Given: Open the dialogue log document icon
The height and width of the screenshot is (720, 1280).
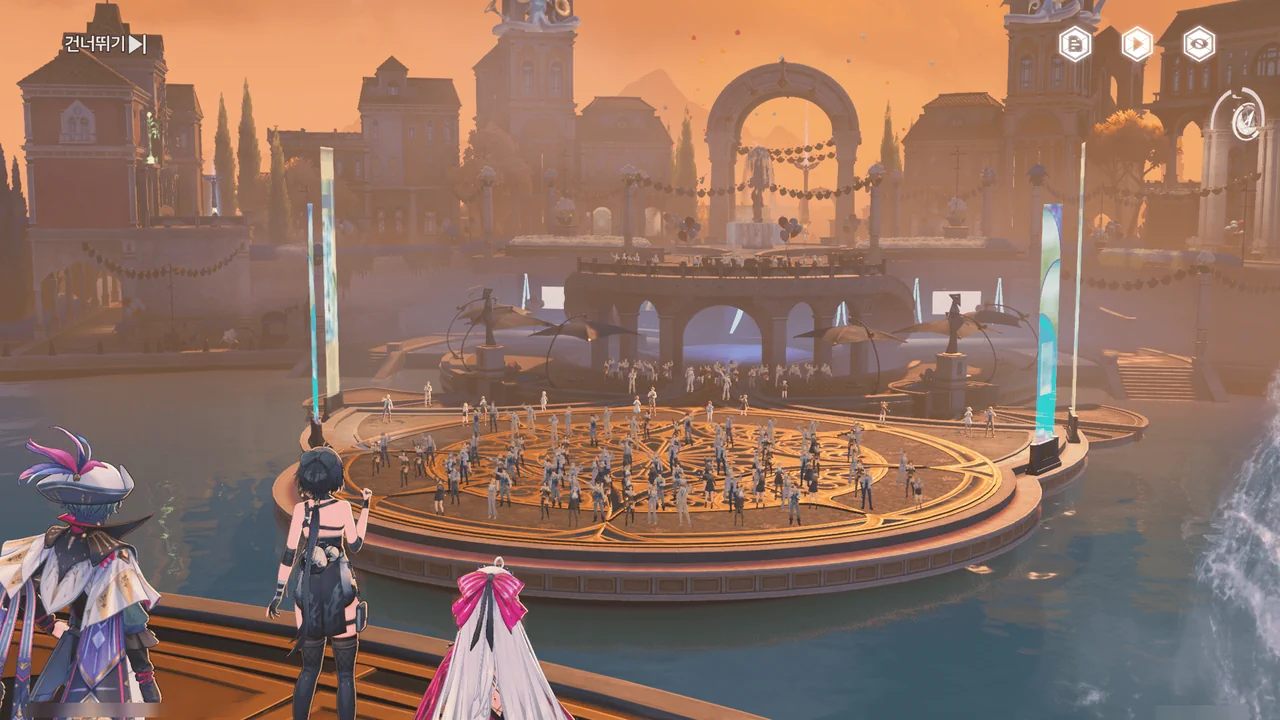Looking at the screenshot, I should tap(1075, 44).
